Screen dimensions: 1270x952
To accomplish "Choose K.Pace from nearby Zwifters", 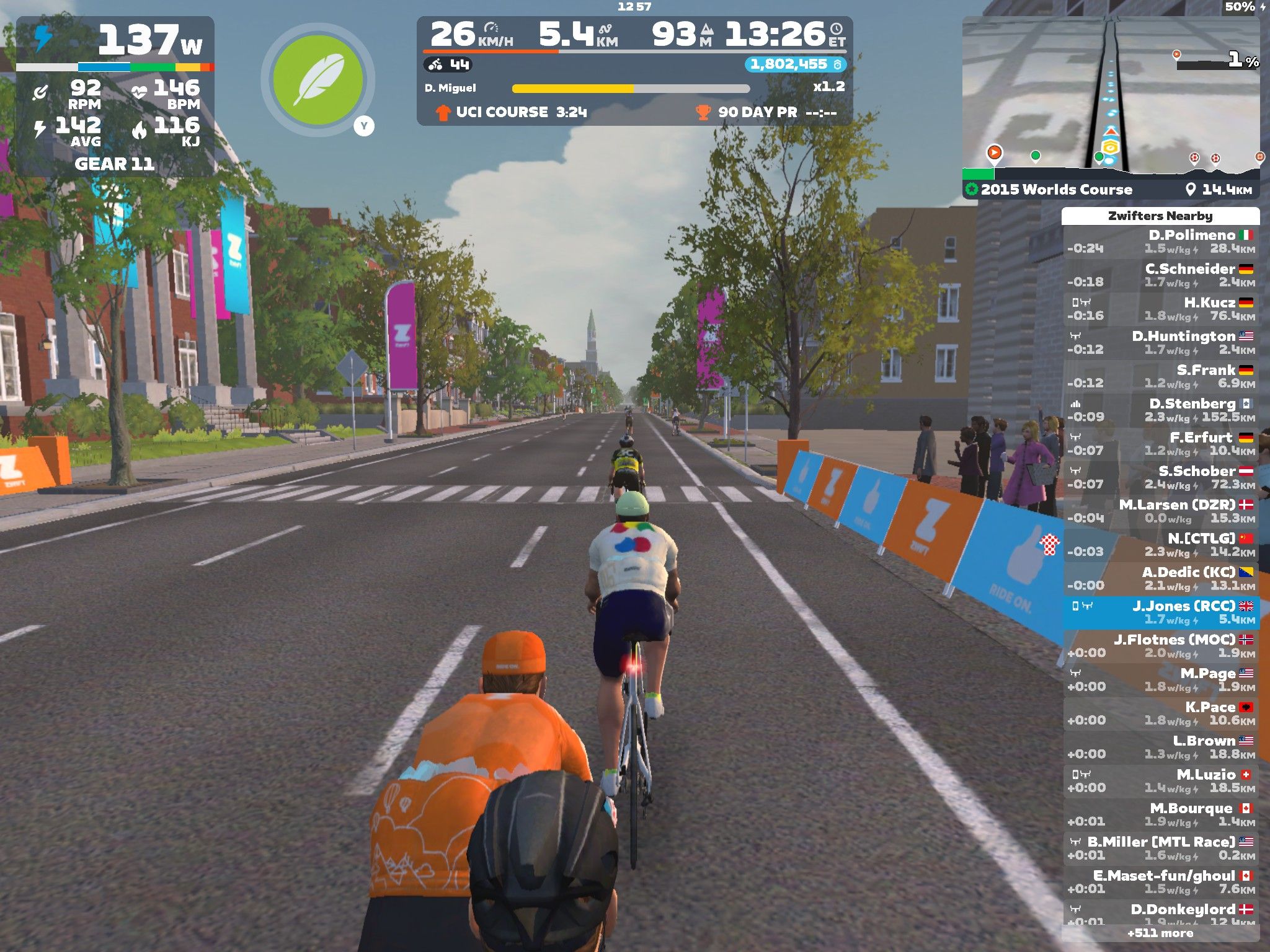I will (x=1160, y=713).
